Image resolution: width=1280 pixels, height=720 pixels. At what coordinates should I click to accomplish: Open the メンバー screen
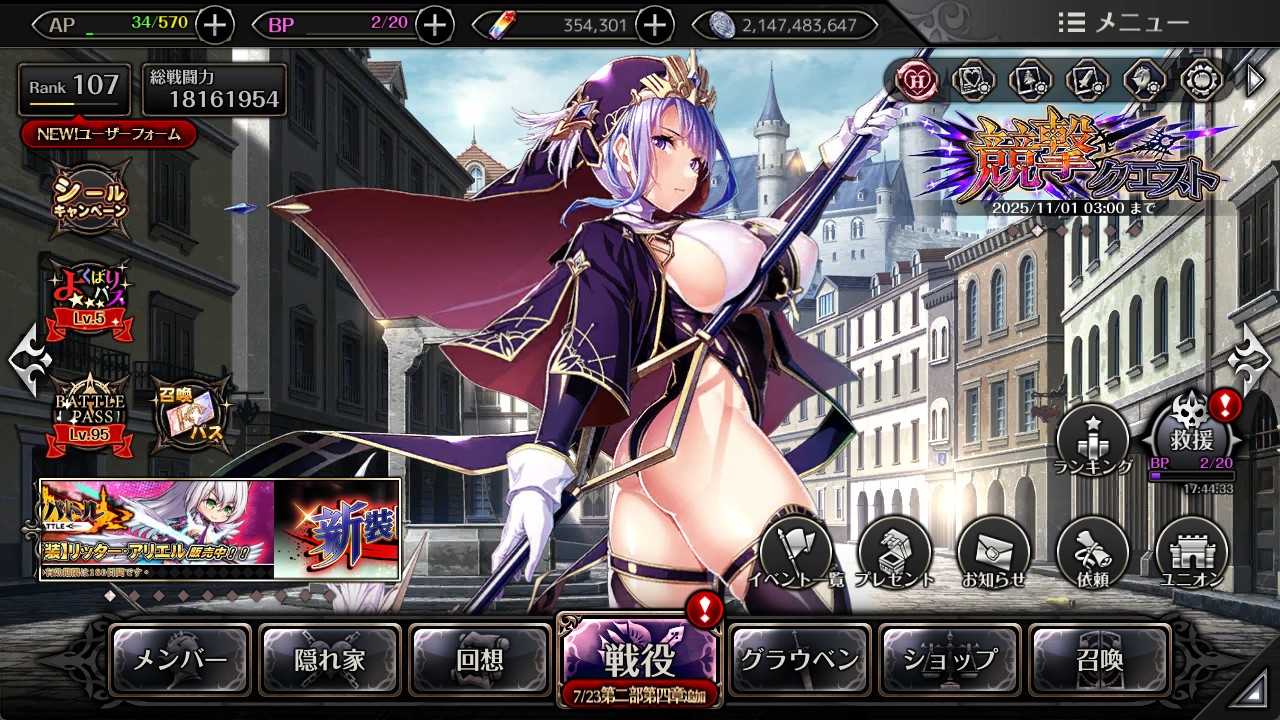point(180,660)
